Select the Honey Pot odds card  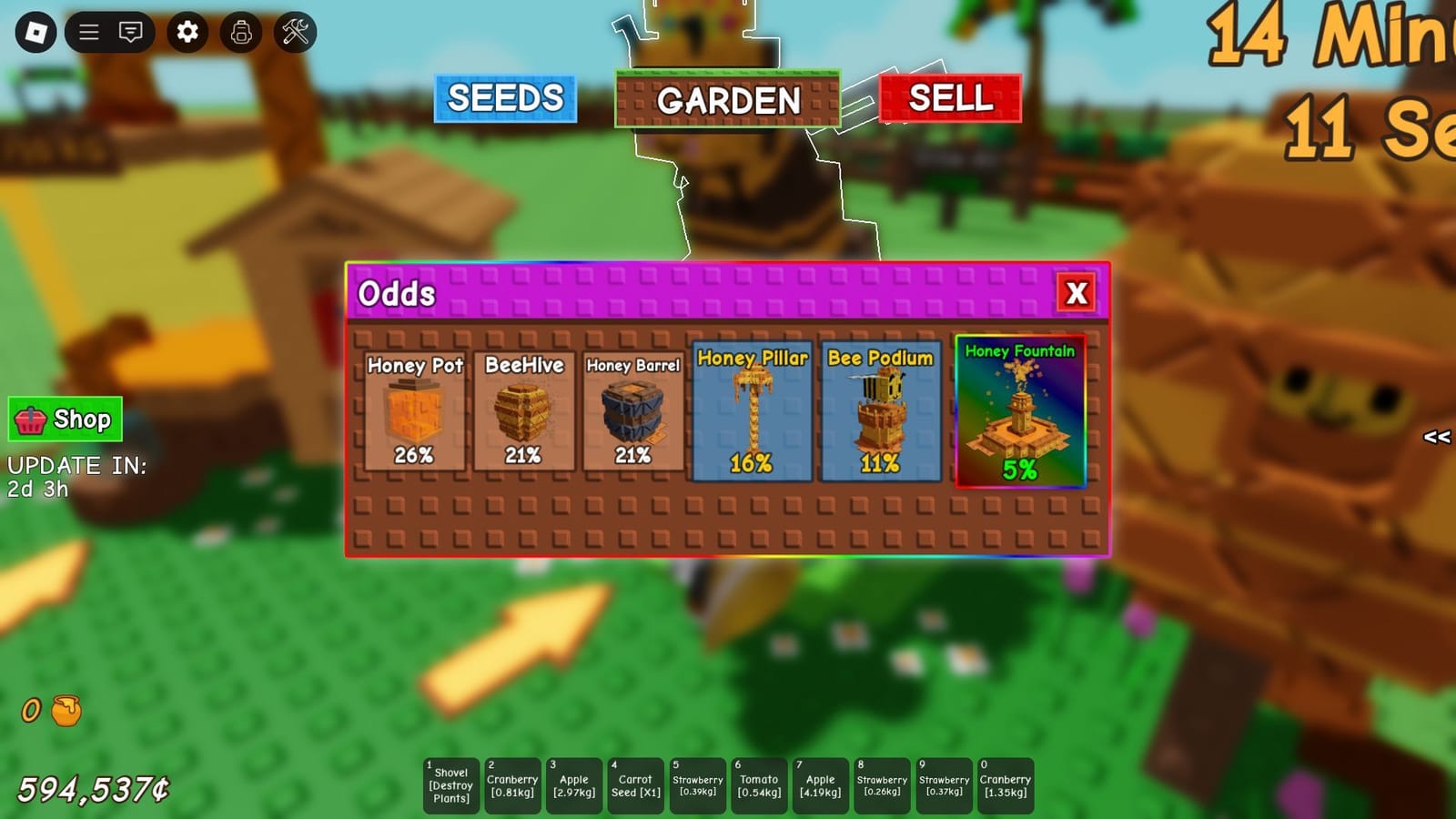[x=414, y=411]
